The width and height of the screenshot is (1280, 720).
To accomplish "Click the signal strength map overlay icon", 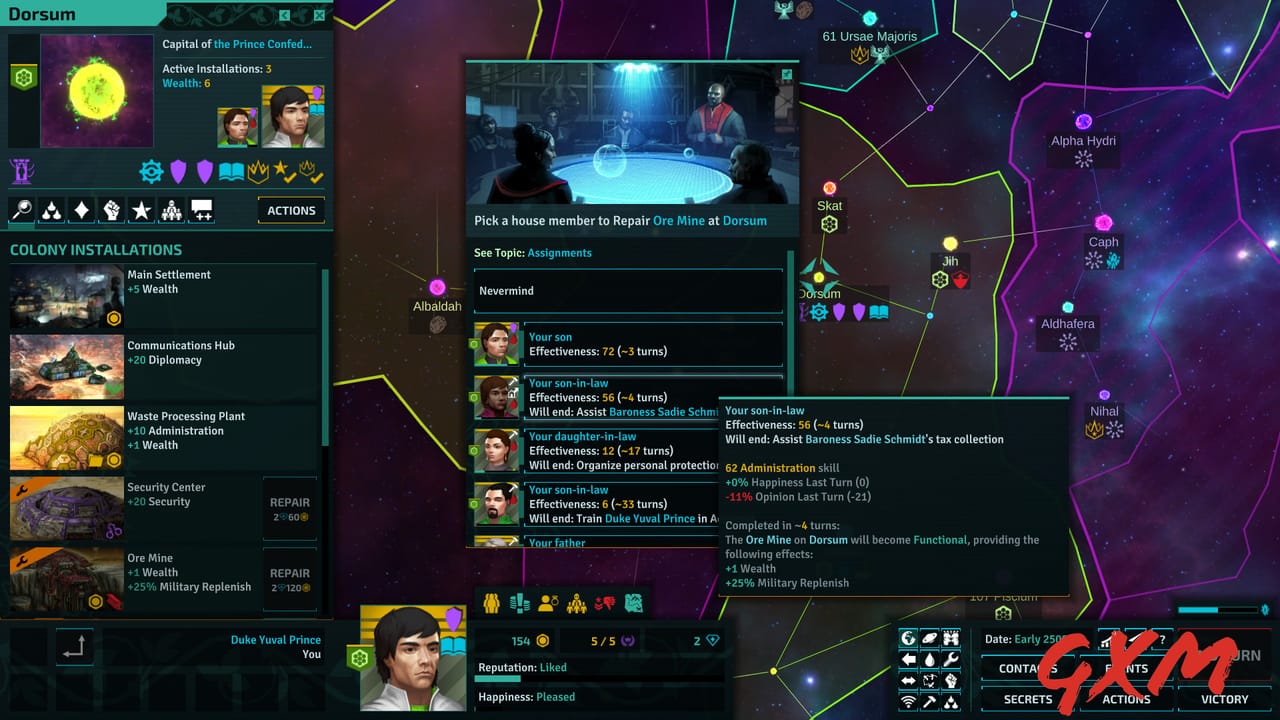I will click(907, 701).
